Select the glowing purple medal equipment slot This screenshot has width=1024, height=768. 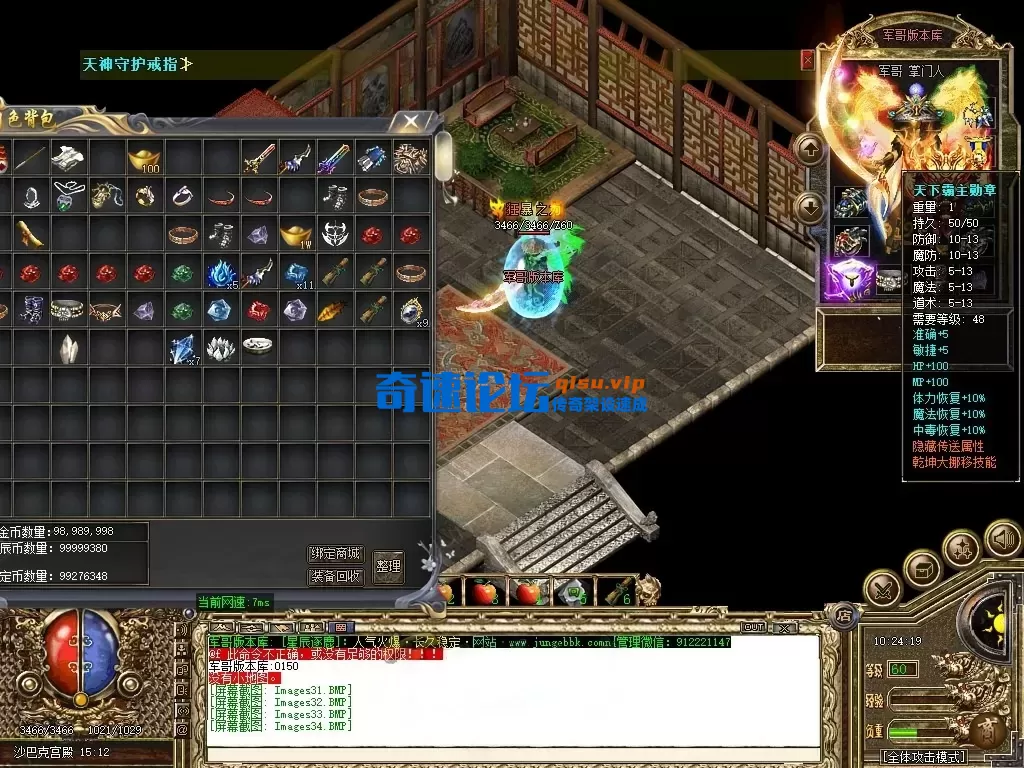(x=850, y=279)
